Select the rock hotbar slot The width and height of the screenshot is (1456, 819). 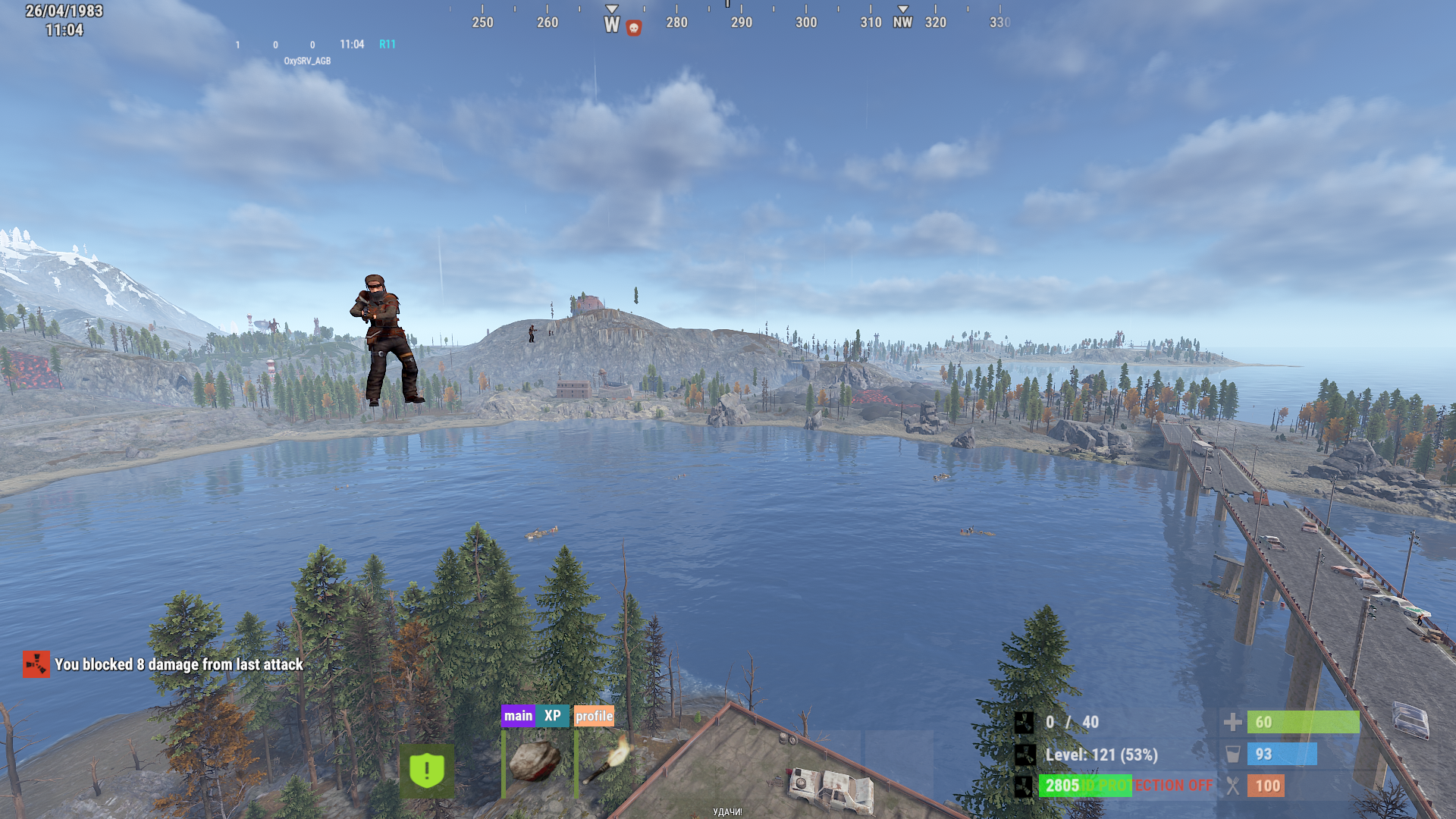coord(535,761)
